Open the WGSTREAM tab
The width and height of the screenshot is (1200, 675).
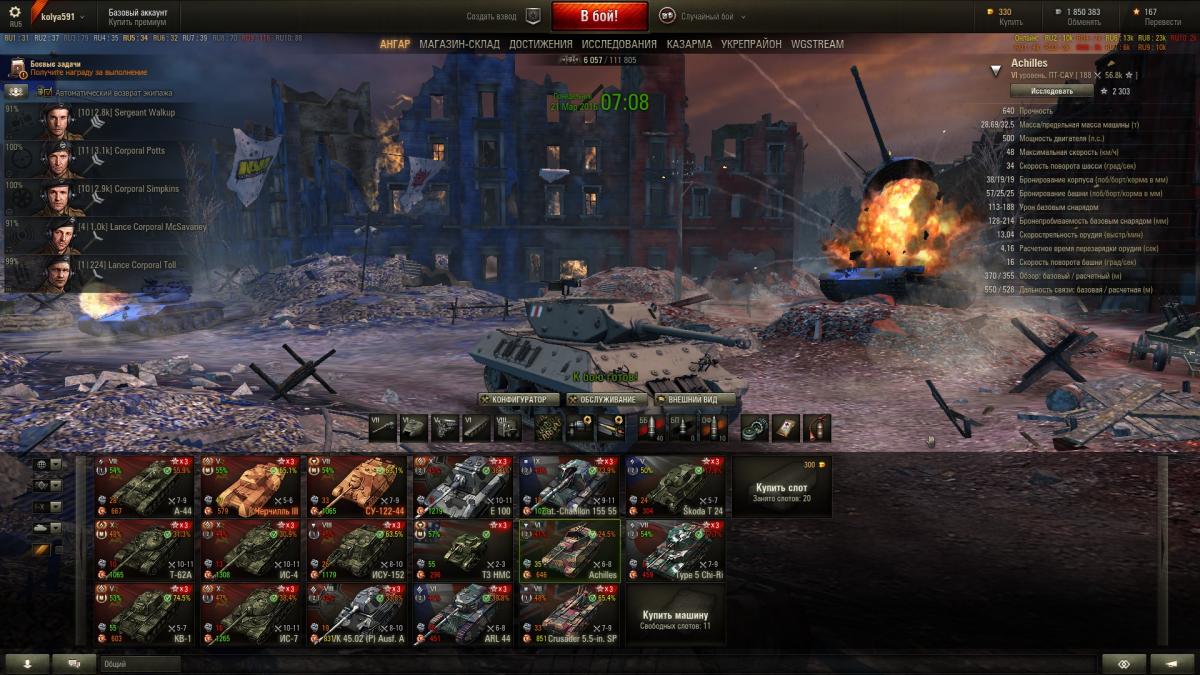click(817, 44)
